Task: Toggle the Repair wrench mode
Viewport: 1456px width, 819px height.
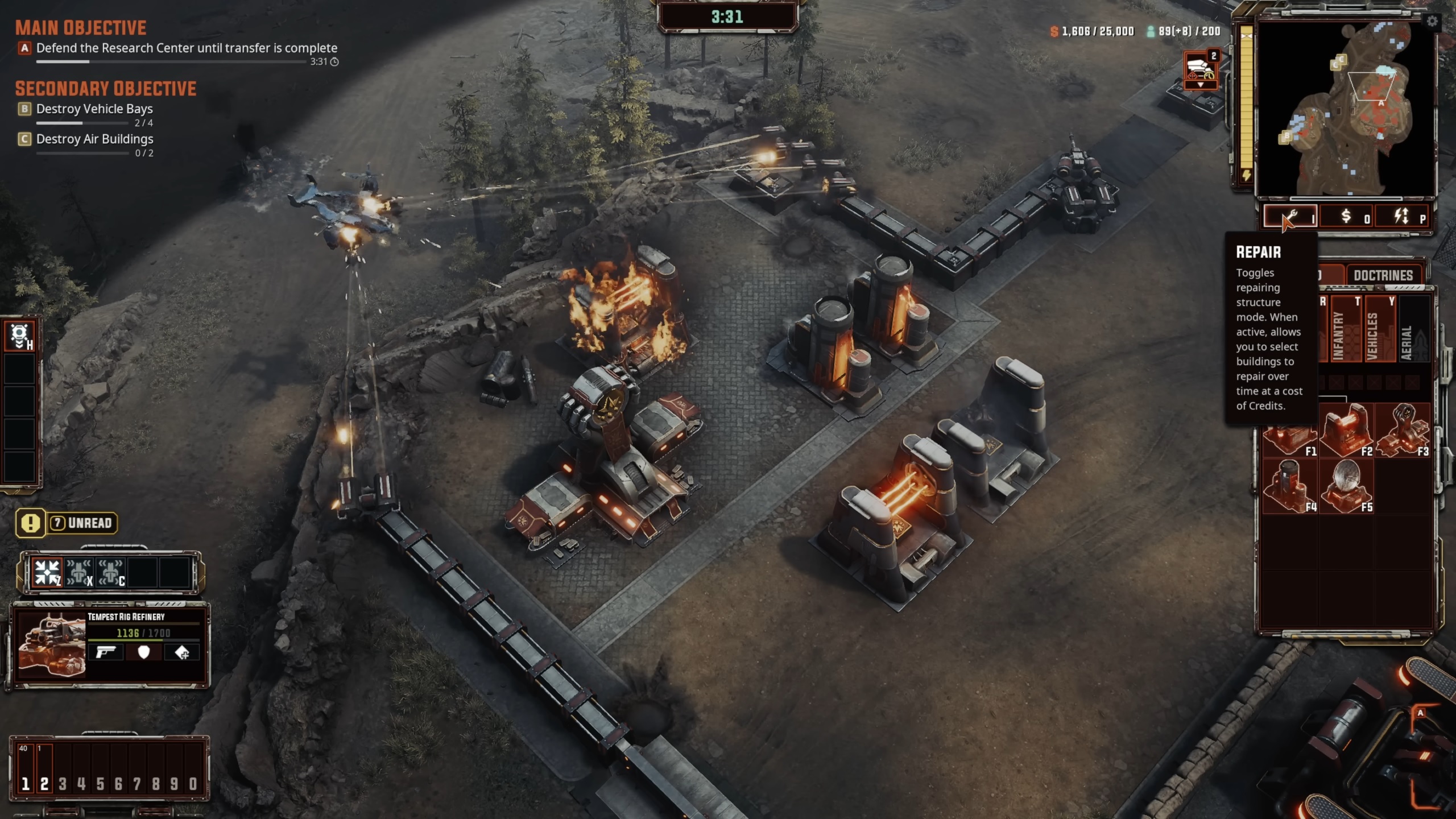Action: pyautogui.click(x=1290, y=217)
